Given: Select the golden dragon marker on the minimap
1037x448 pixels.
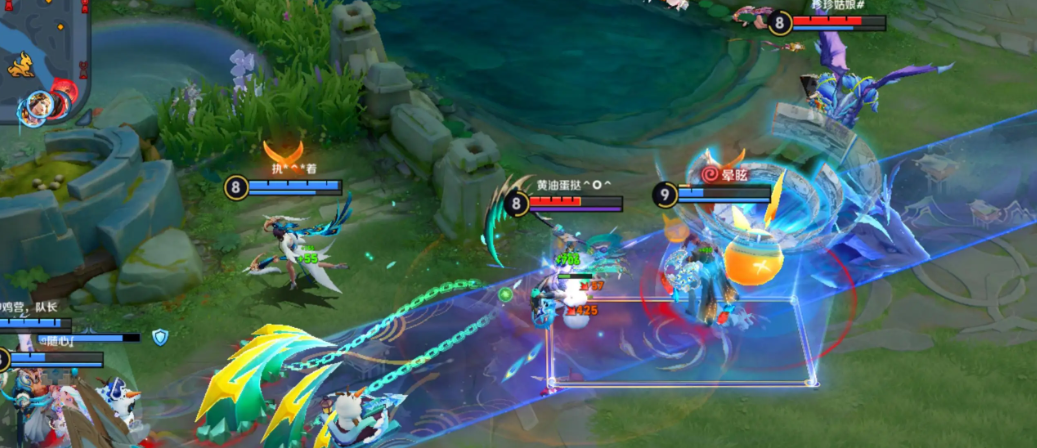Looking at the screenshot, I should click(21, 64).
